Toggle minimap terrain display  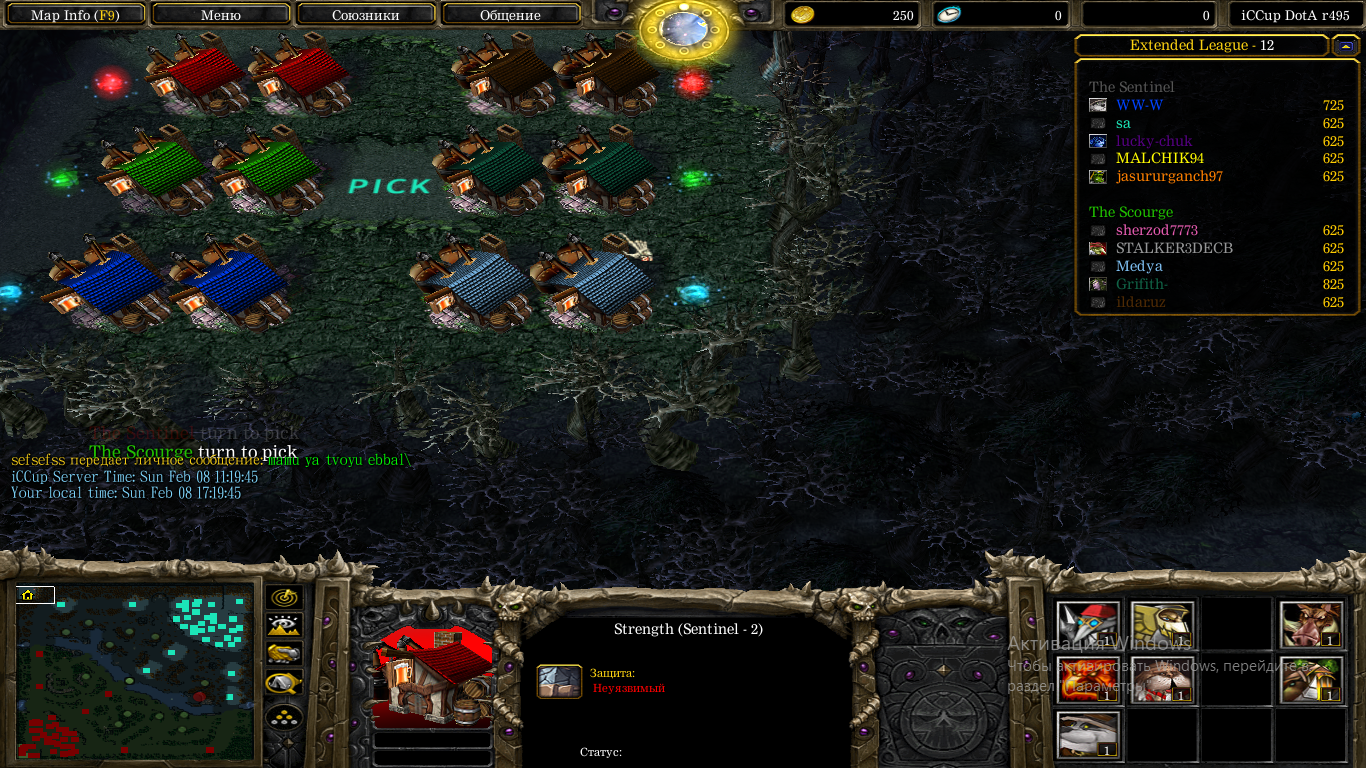tap(285, 626)
